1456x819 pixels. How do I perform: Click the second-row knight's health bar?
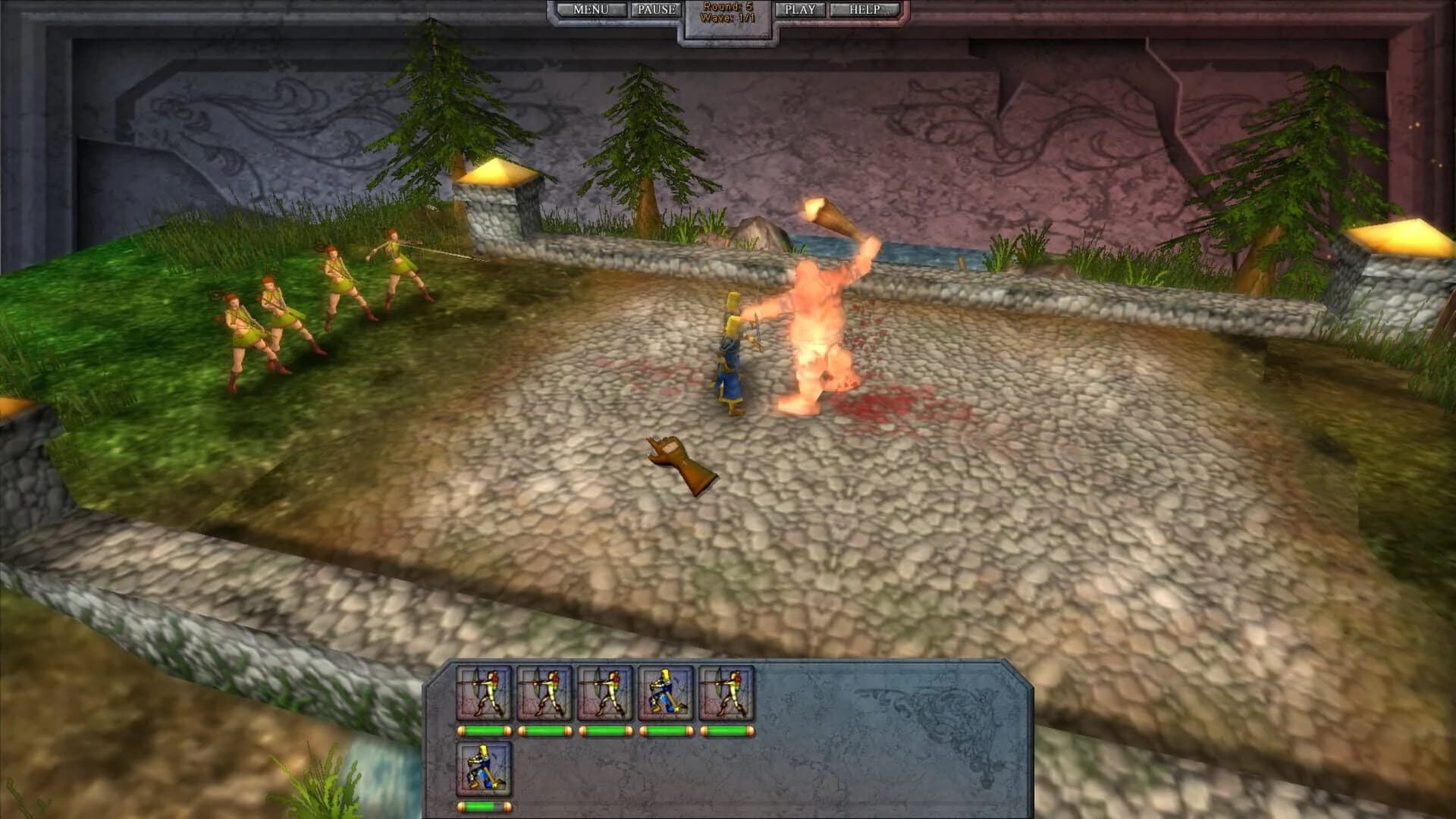pyautogui.click(x=485, y=806)
